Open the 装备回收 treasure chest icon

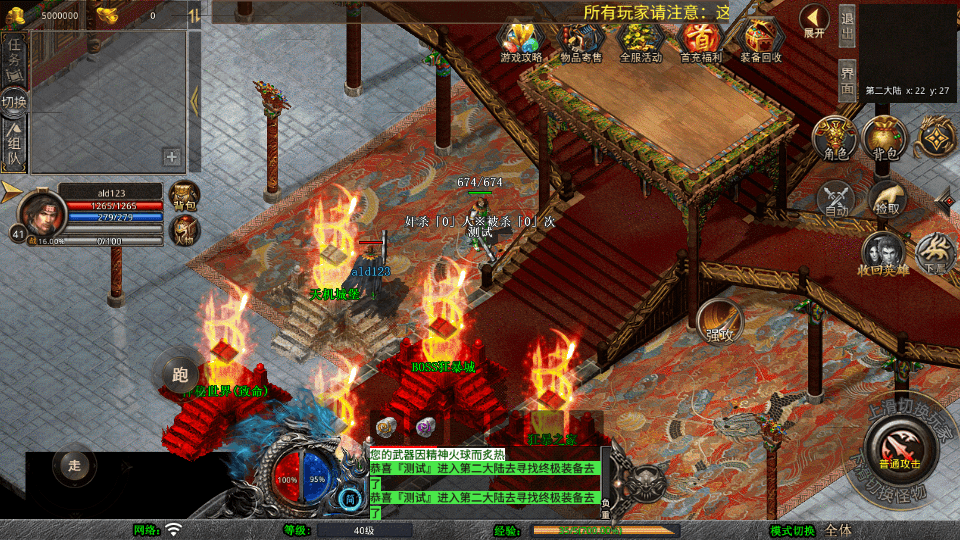pos(762,41)
